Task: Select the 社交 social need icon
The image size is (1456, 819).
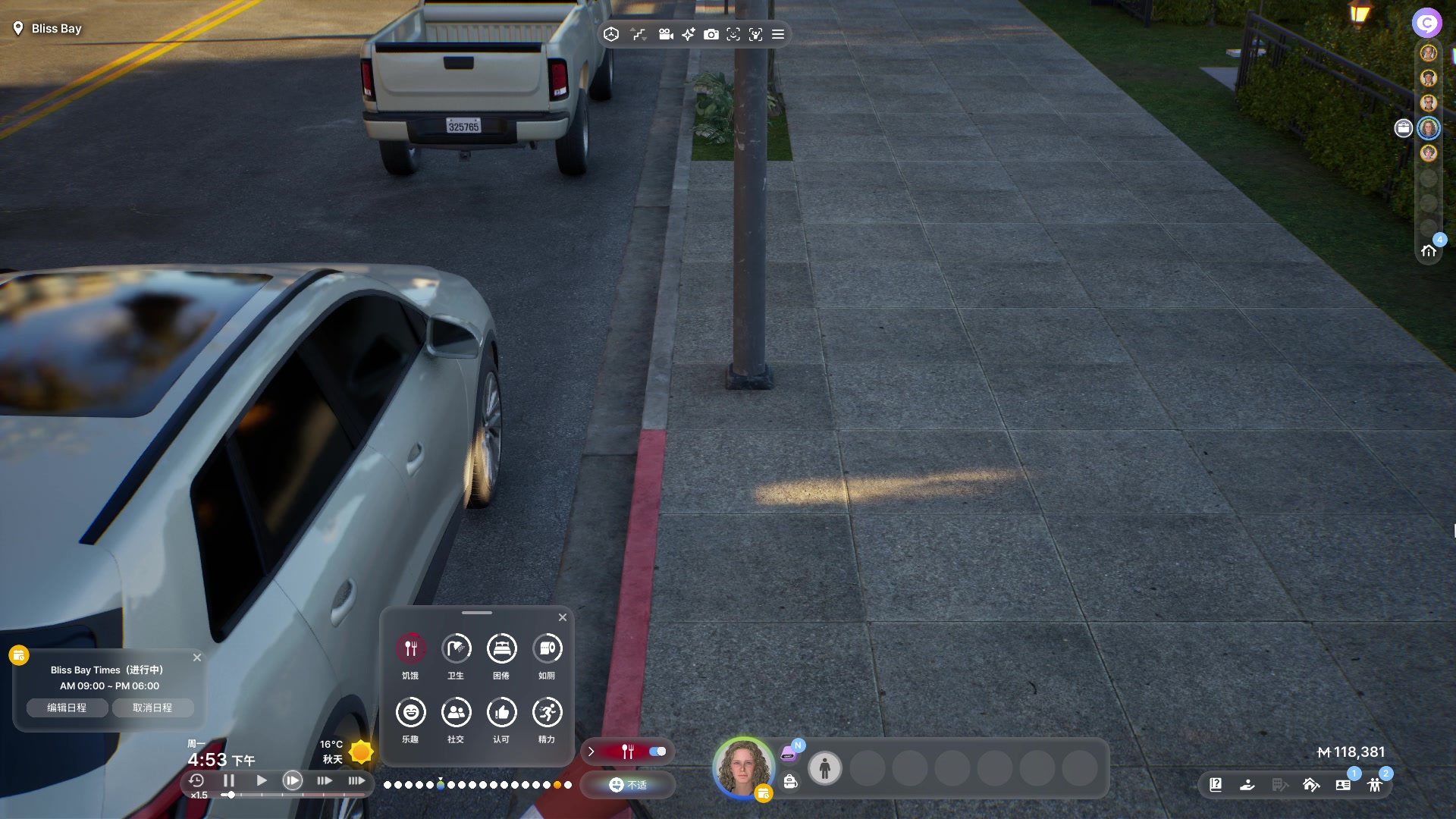Action: pos(456,712)
